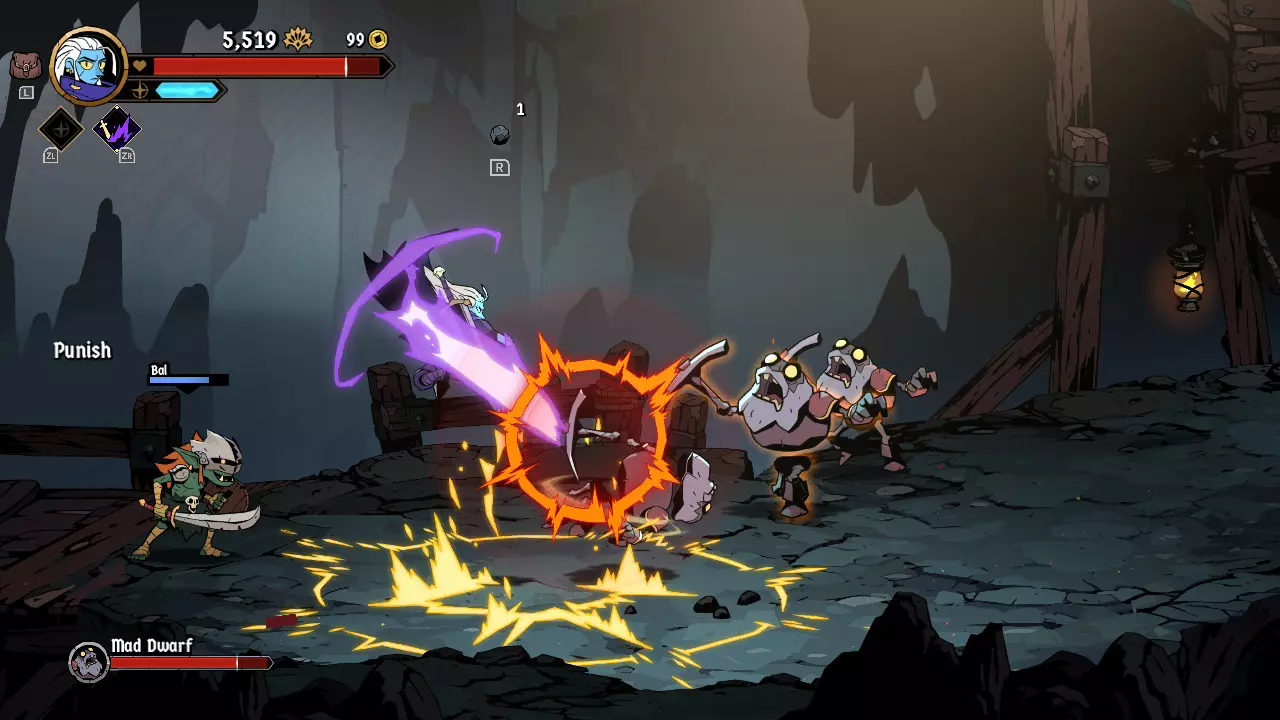Open the leather backpack icon

25,67
